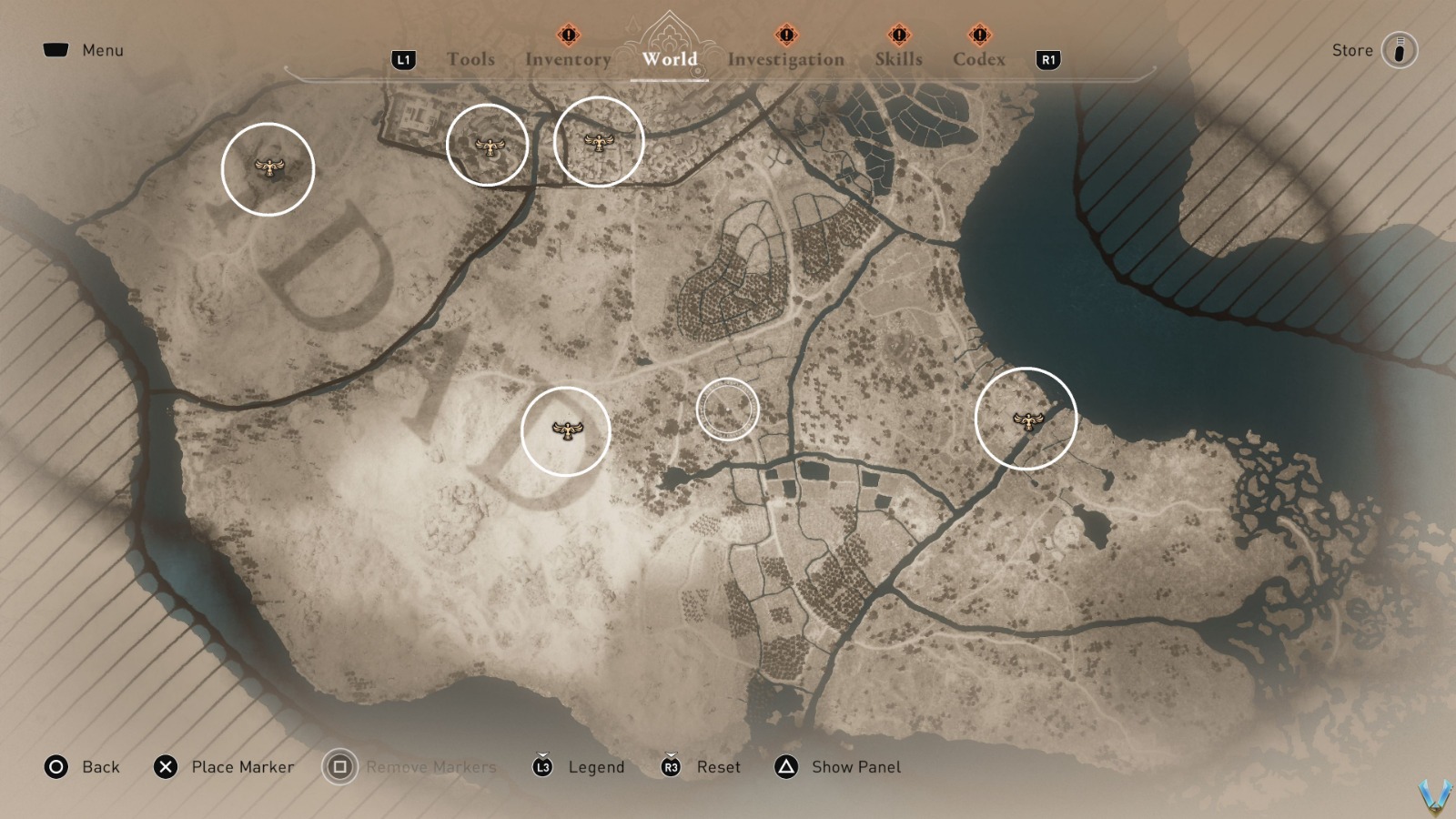The image size is (1456, 819).
Task: Click the R1 shoulder button prompt
Action: [x=1047, y=59]
